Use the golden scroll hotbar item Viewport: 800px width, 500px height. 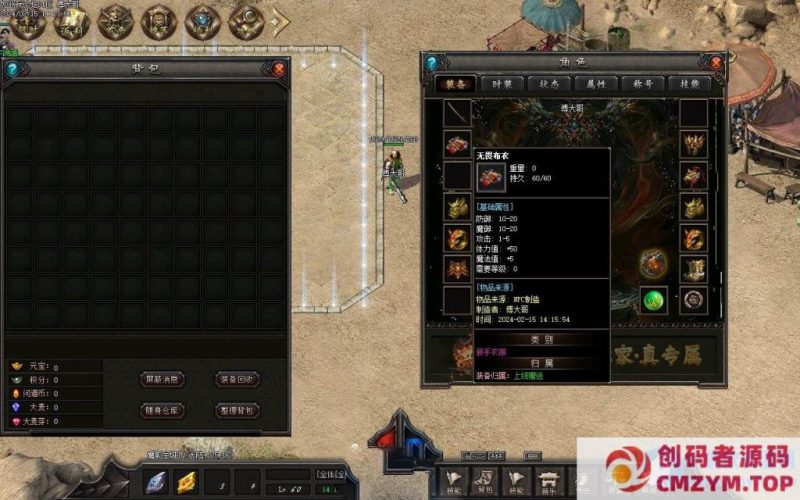pos(187,481)
